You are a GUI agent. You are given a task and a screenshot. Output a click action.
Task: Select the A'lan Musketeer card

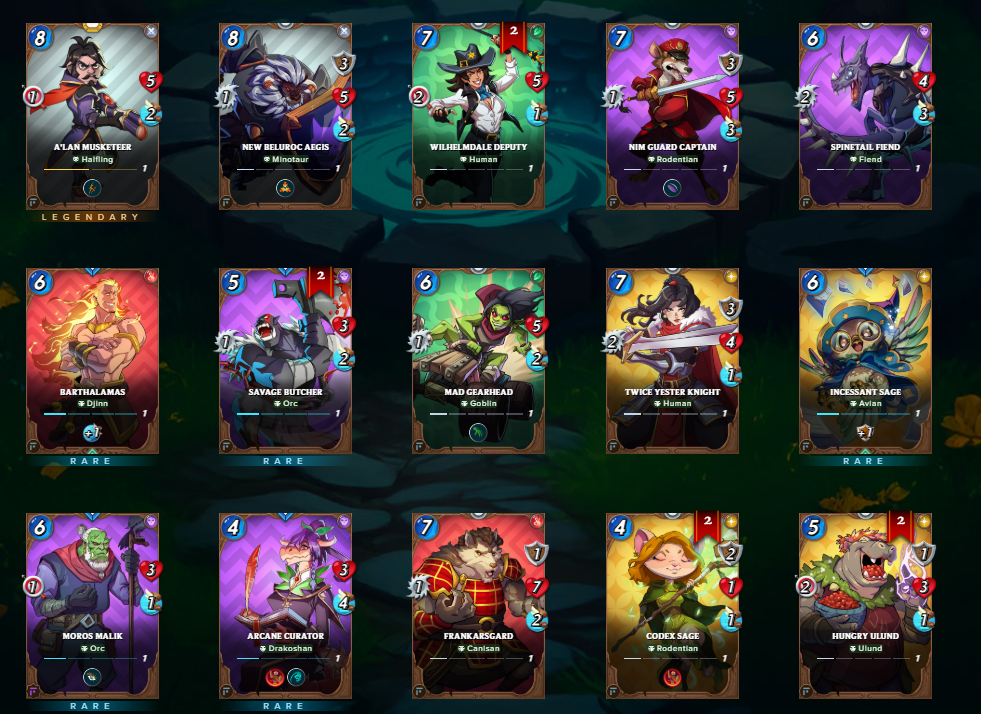tap(92, 115)
